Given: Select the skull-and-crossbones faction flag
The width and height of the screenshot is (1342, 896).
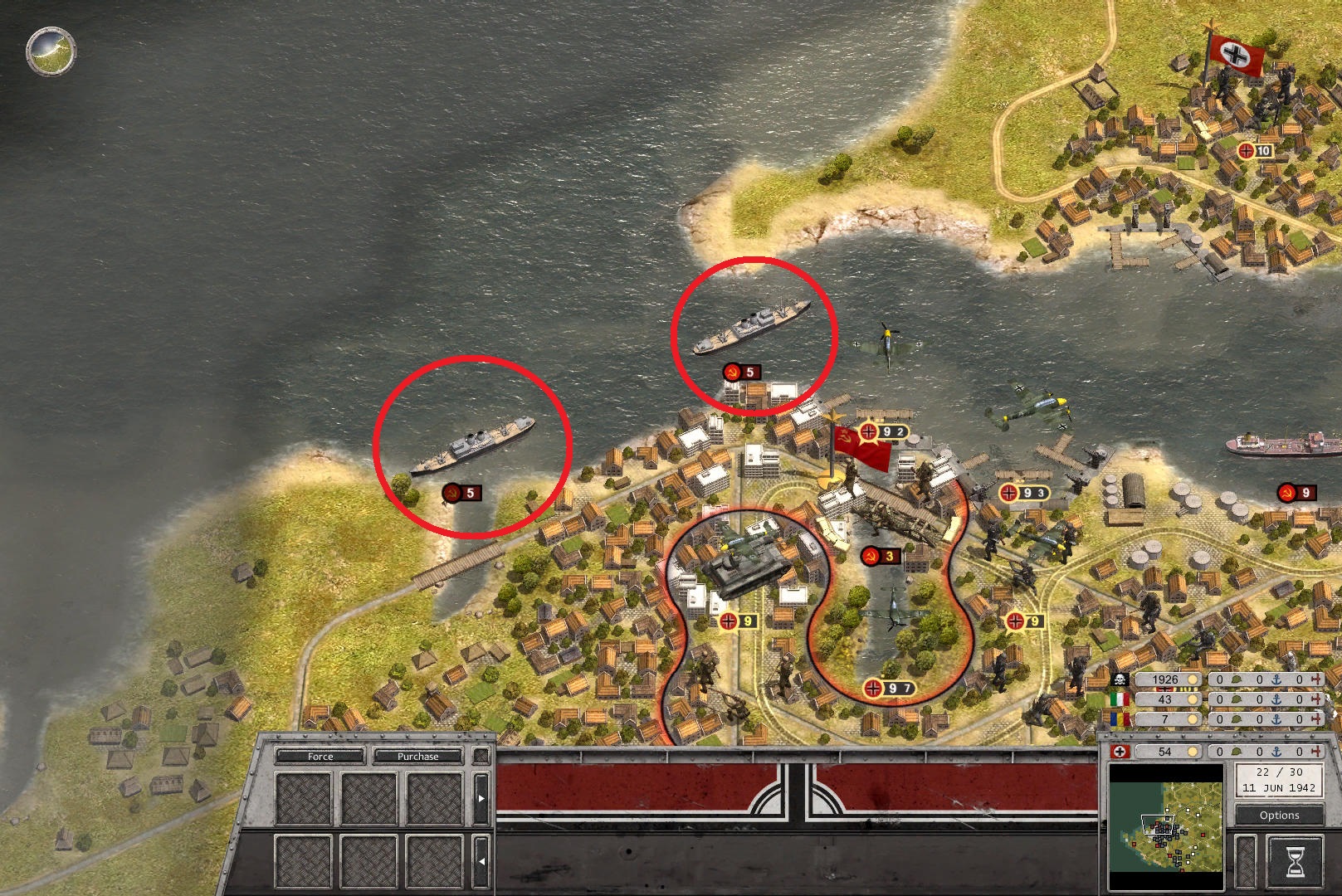Looking at the screenshot, I should coord(1120,680).
